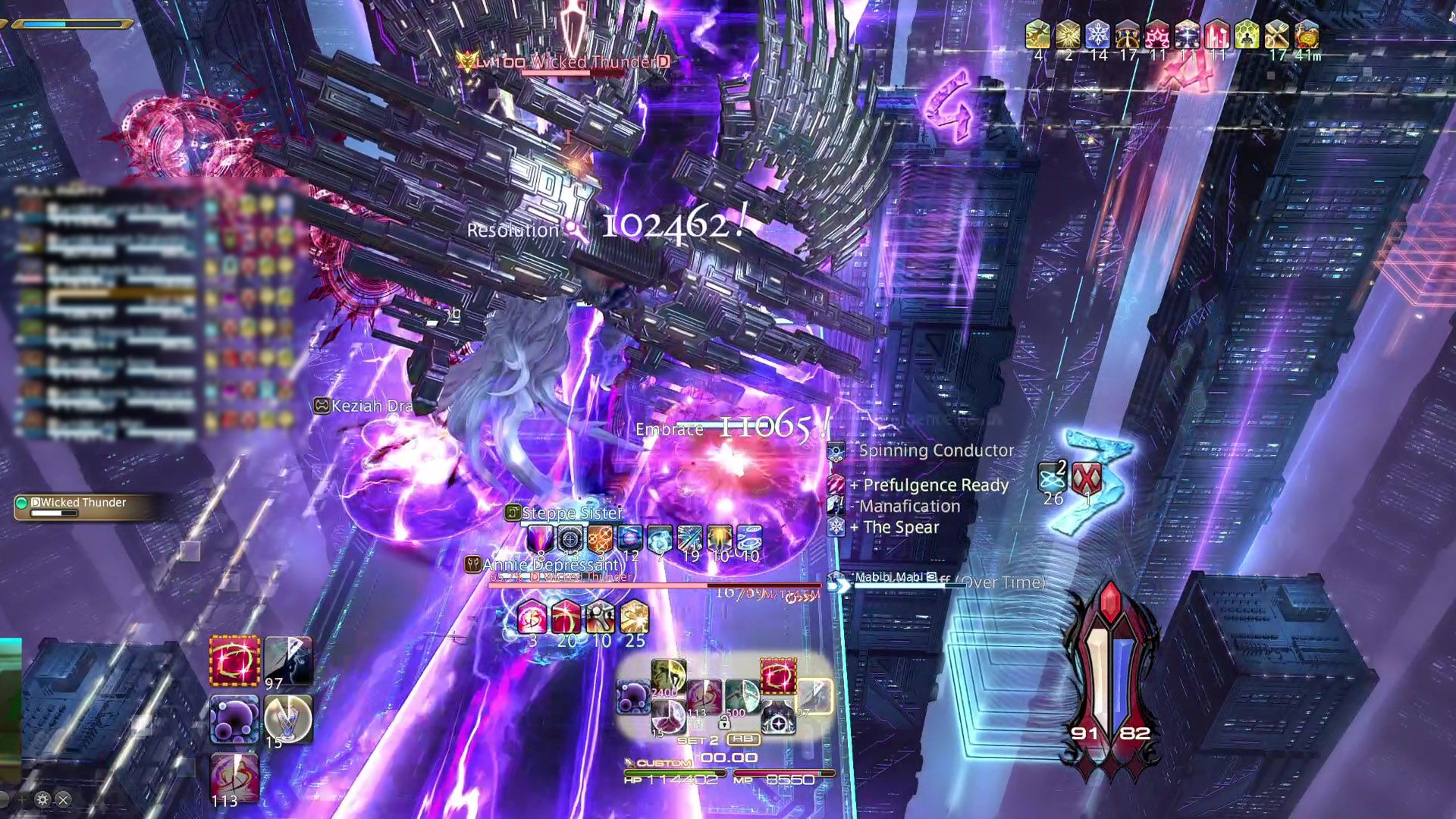Toggle the hotbar padlock icon

pyautogui.click(x=724, y=723)
